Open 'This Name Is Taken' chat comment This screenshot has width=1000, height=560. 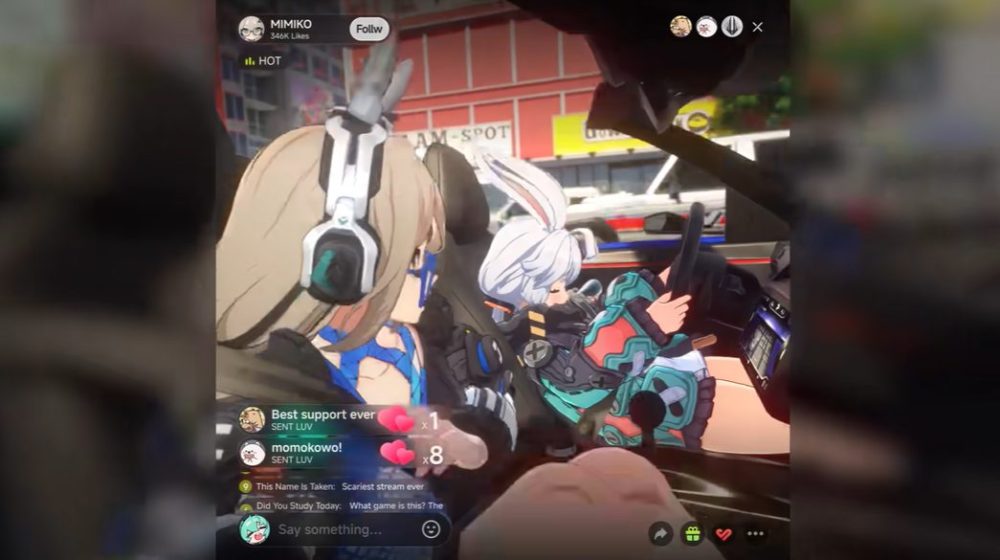pos(340,487)
